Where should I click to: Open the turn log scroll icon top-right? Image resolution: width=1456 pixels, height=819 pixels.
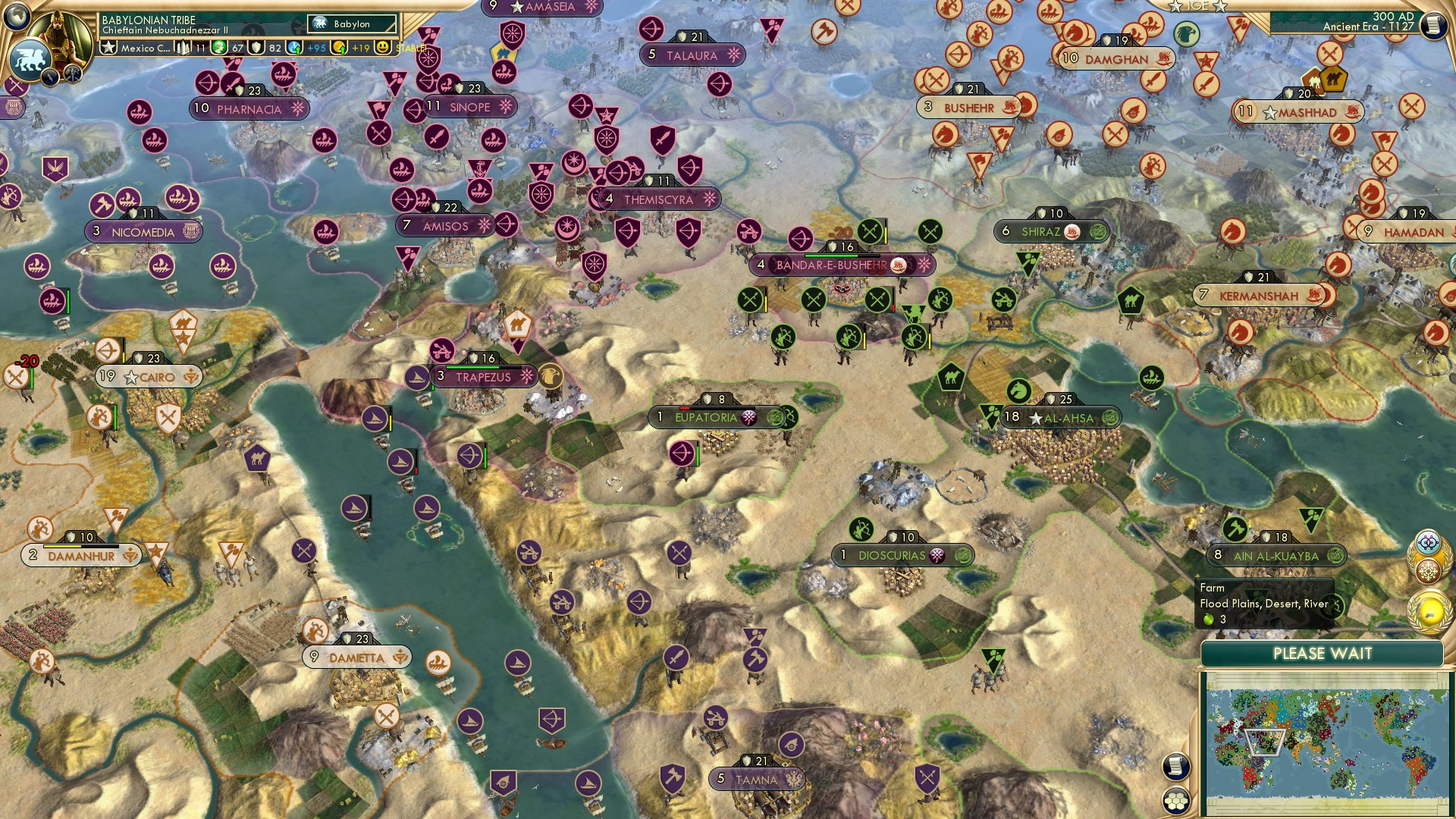(1432, 25)
